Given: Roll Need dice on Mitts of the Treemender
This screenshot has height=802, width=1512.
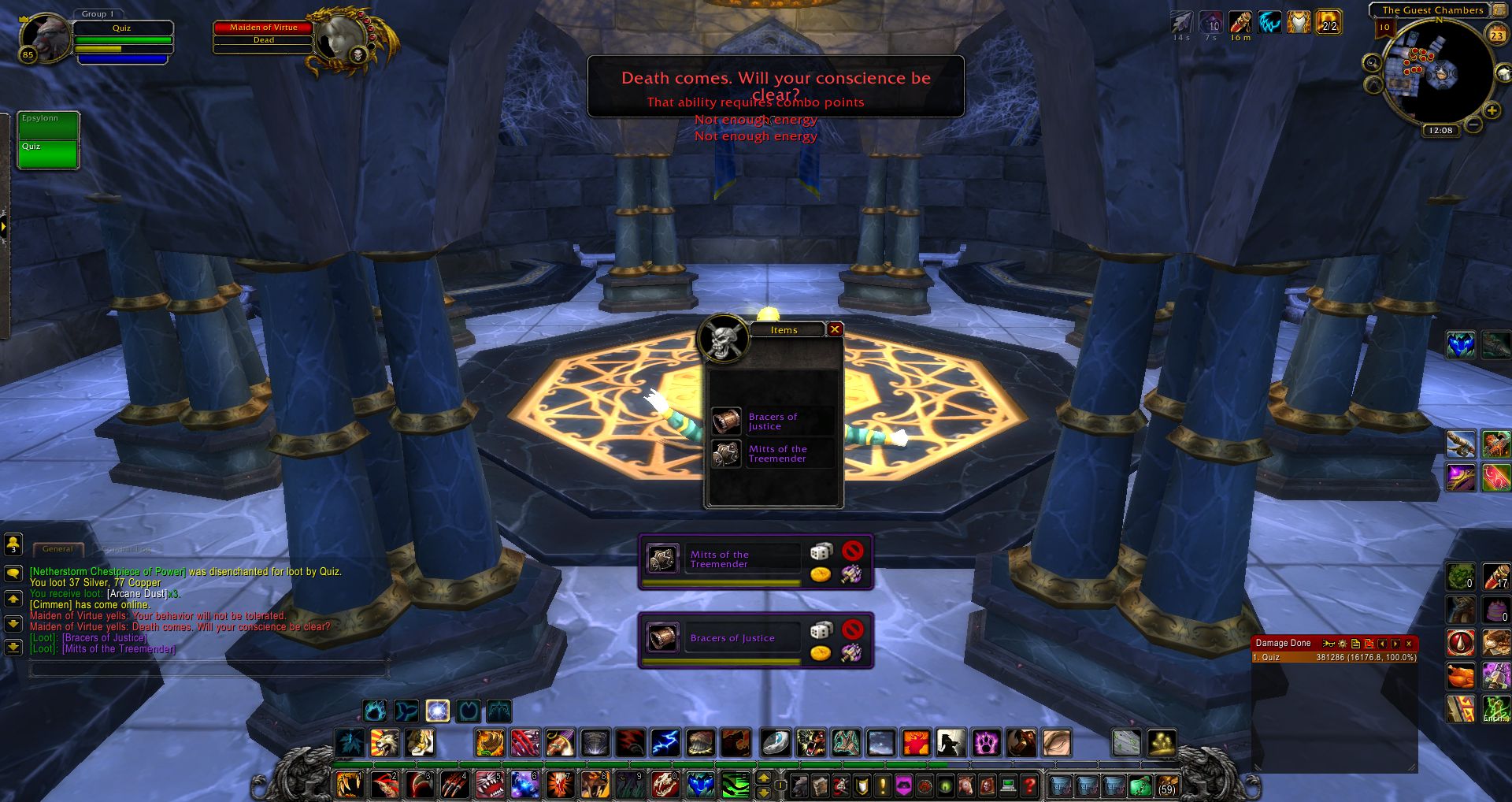Looking at the screenshot, I should point(821,551).
